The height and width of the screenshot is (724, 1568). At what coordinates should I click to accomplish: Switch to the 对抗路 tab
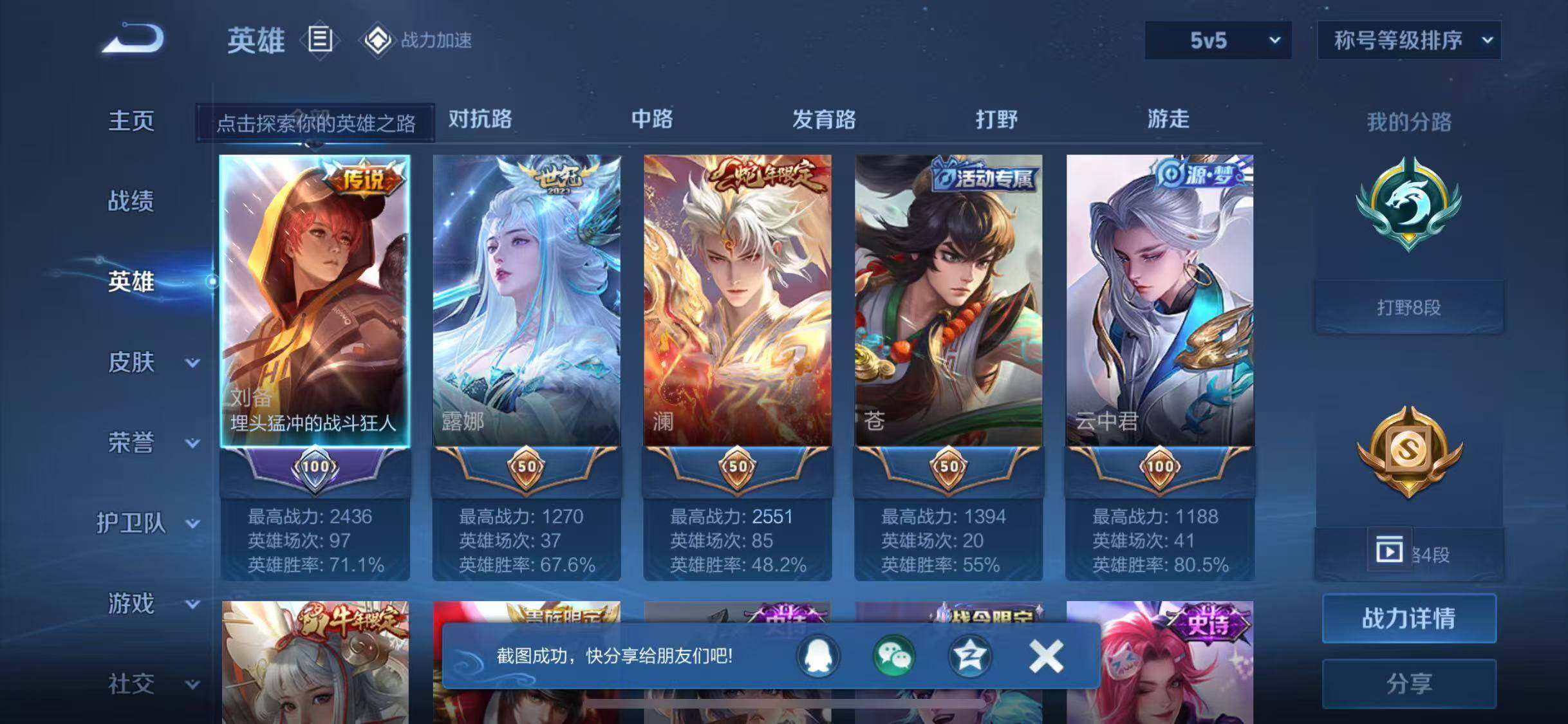click(480, 119)
